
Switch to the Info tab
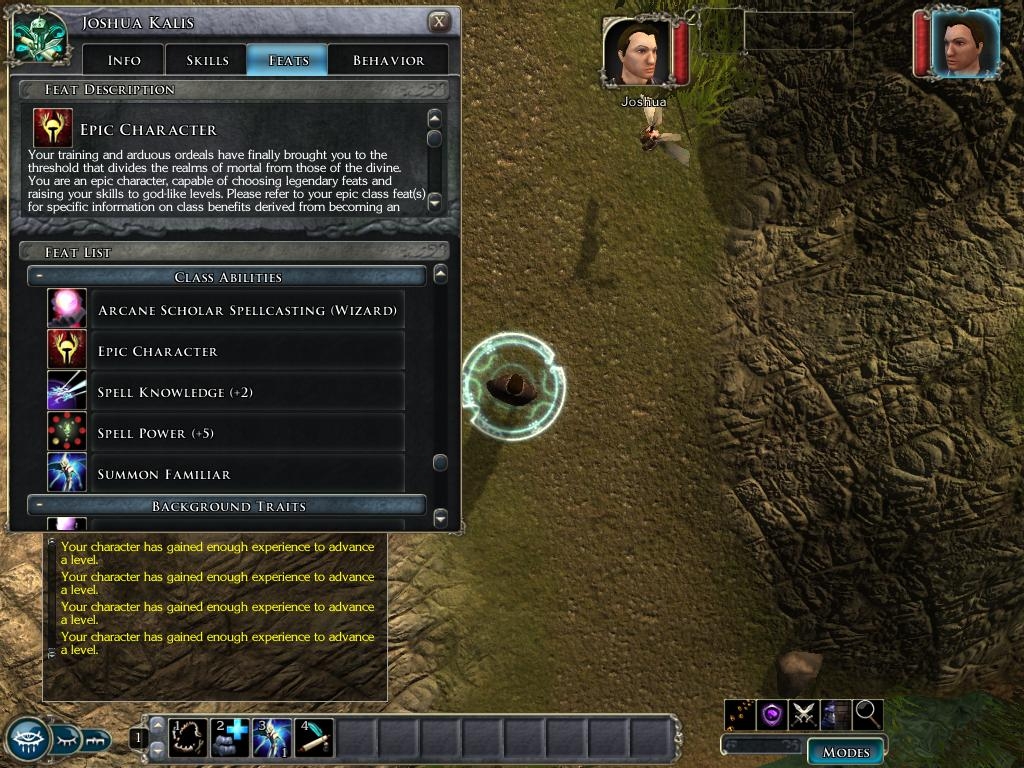[x=124, y=60]
